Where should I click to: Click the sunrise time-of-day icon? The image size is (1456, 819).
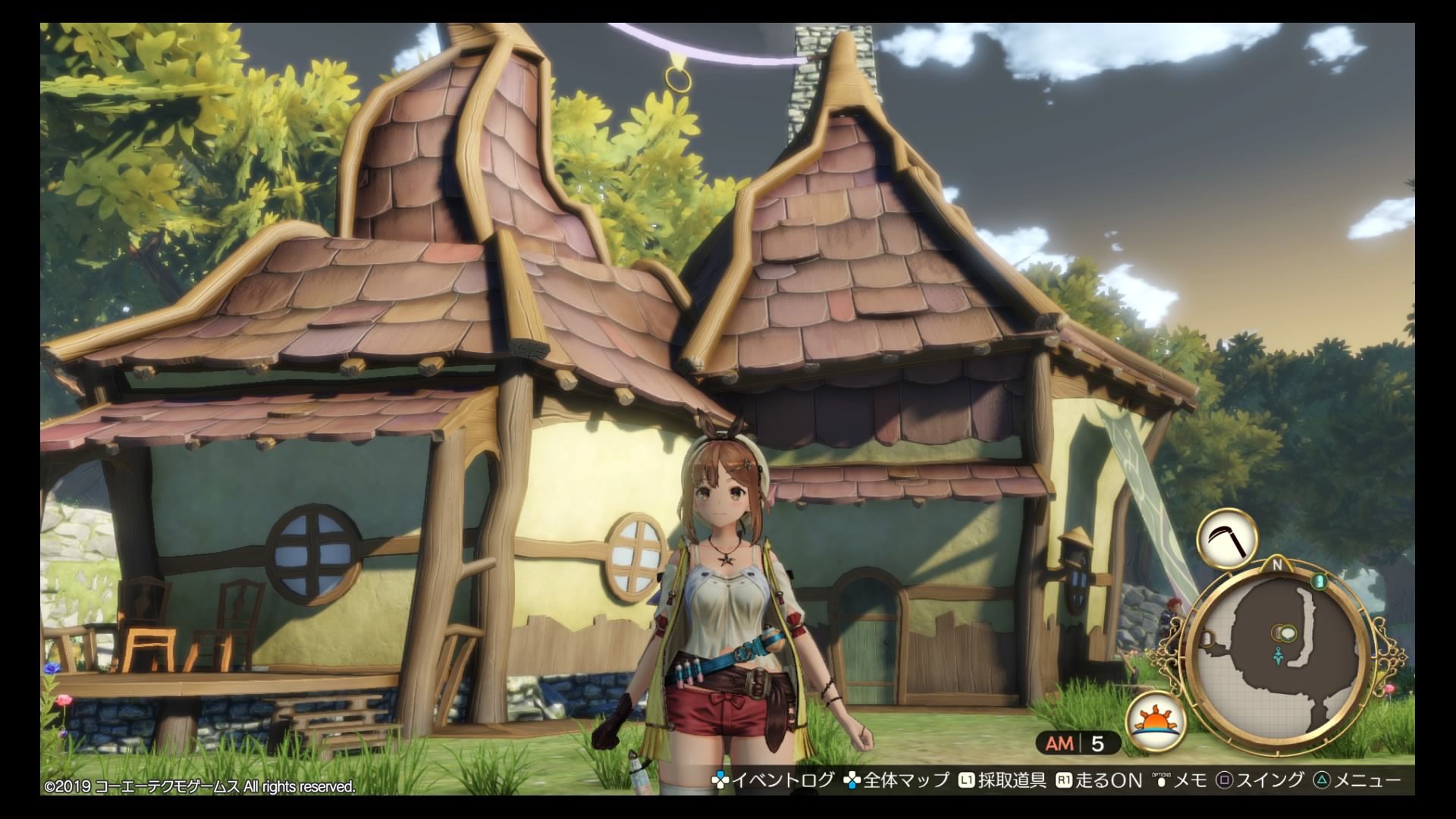click(1156, 720)
